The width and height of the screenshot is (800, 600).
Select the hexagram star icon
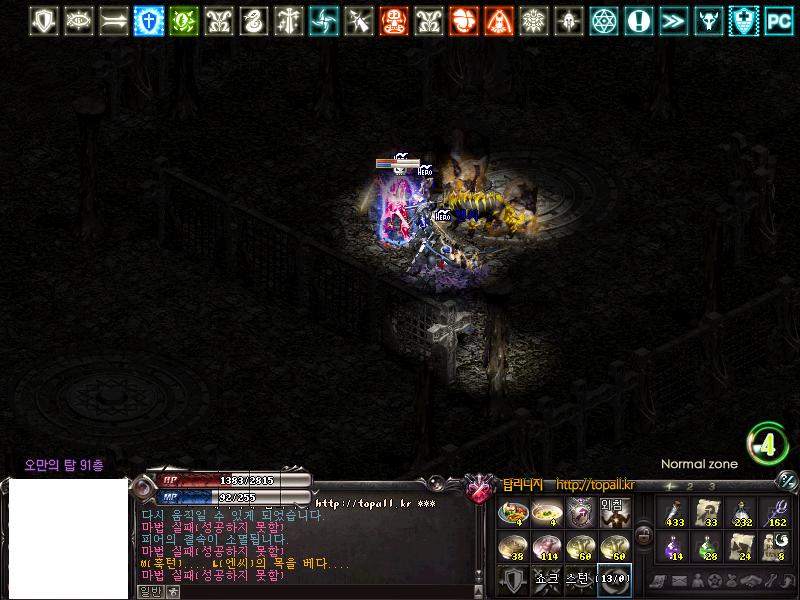pyautogui.click(x=603, y=20)
